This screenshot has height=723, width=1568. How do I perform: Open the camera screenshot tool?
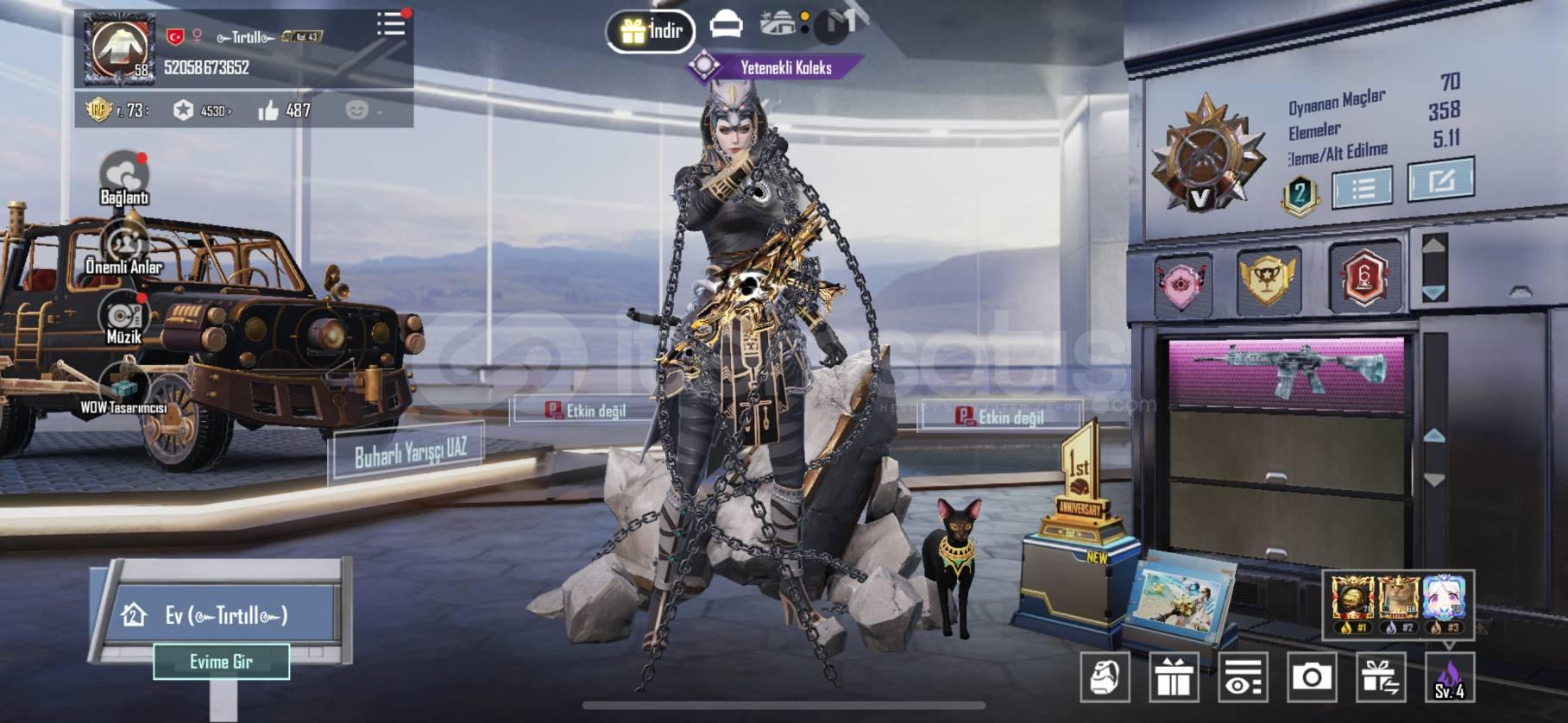tap(1311, 676)
